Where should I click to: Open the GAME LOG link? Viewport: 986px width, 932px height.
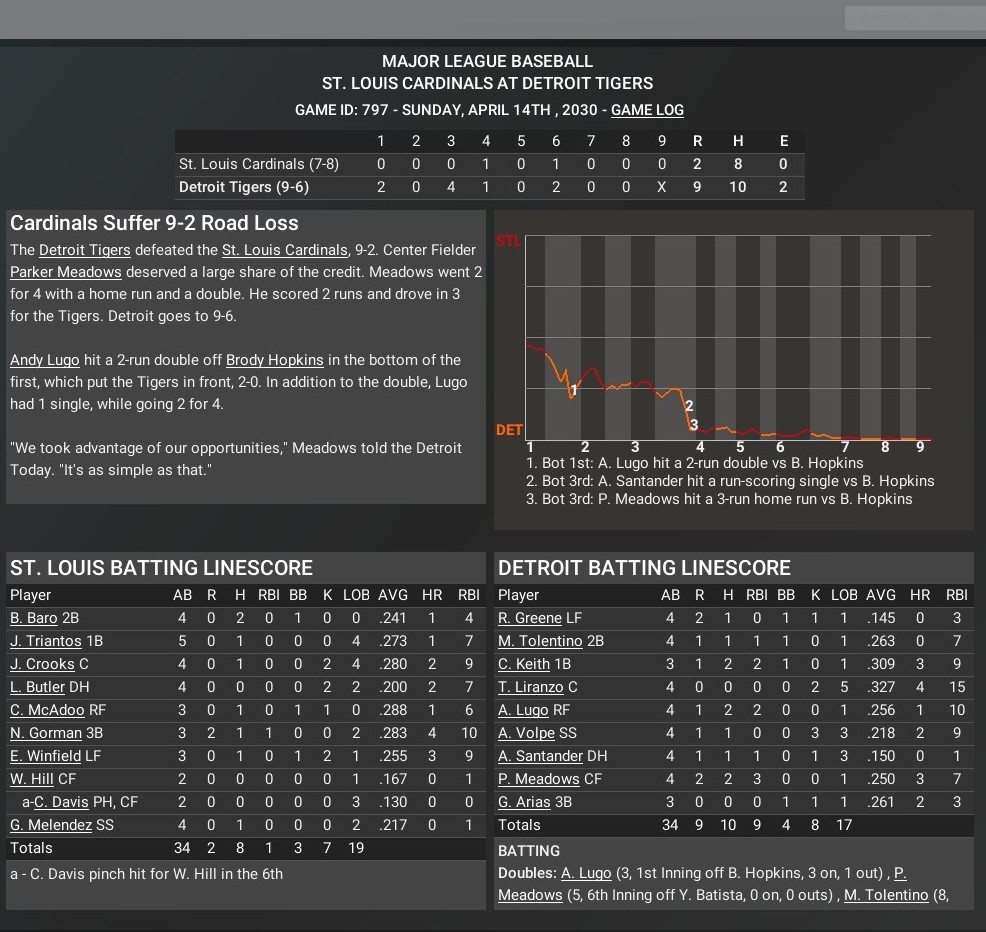pyautogui.click(x=647, y=110)
